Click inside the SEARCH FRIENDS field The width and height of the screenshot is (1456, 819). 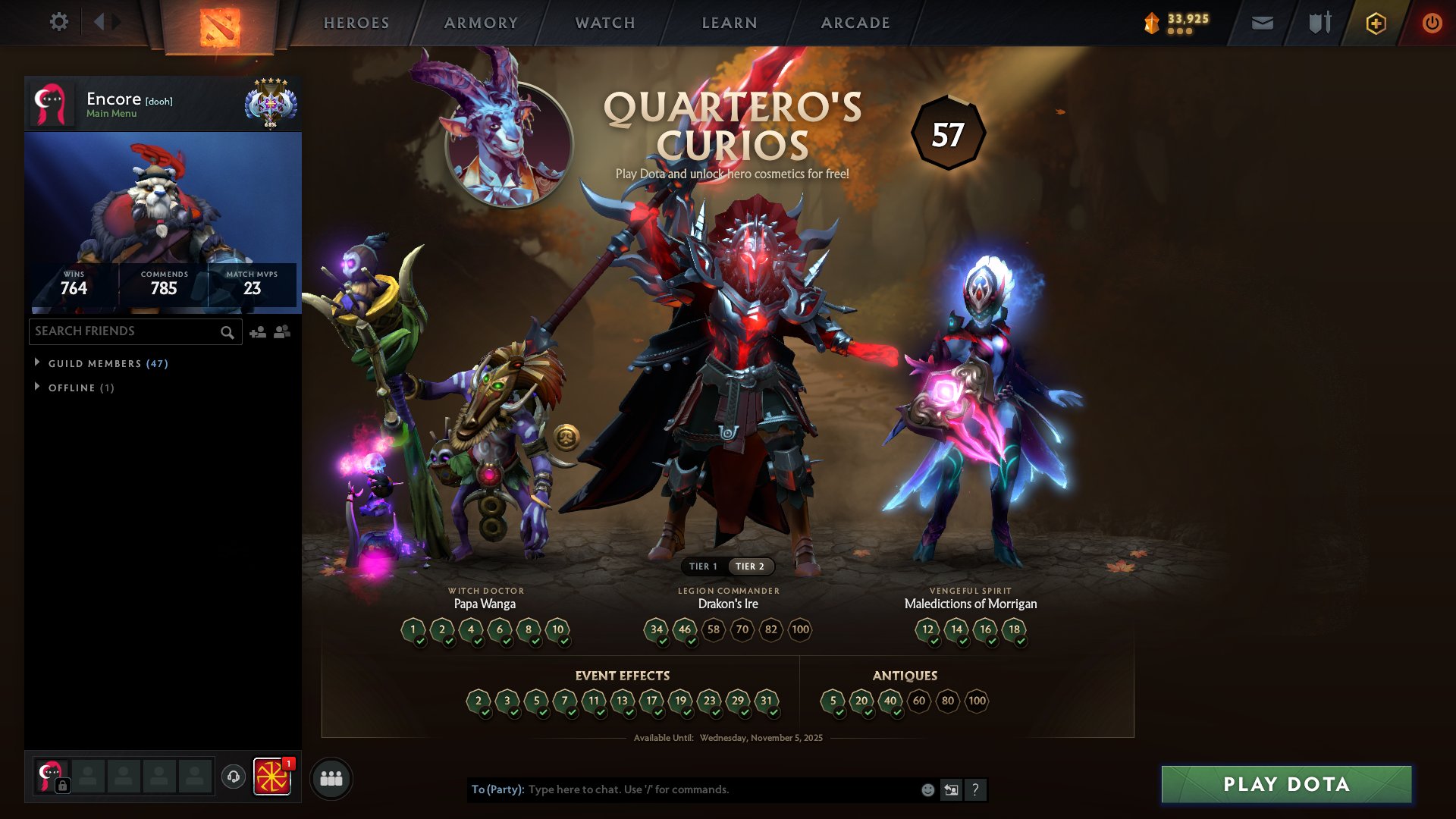pyautogui.click(x=121, y=331)
